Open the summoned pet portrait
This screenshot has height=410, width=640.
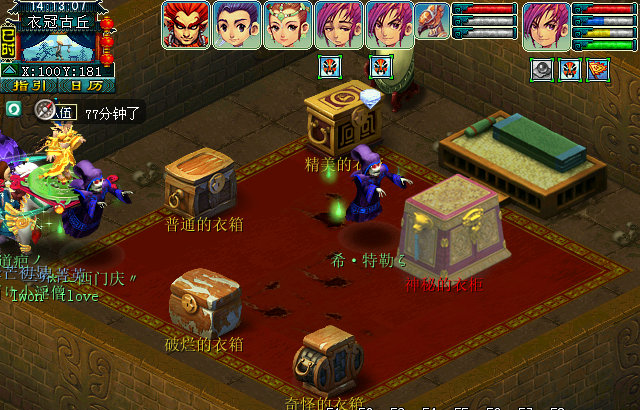tap(432, 22)
